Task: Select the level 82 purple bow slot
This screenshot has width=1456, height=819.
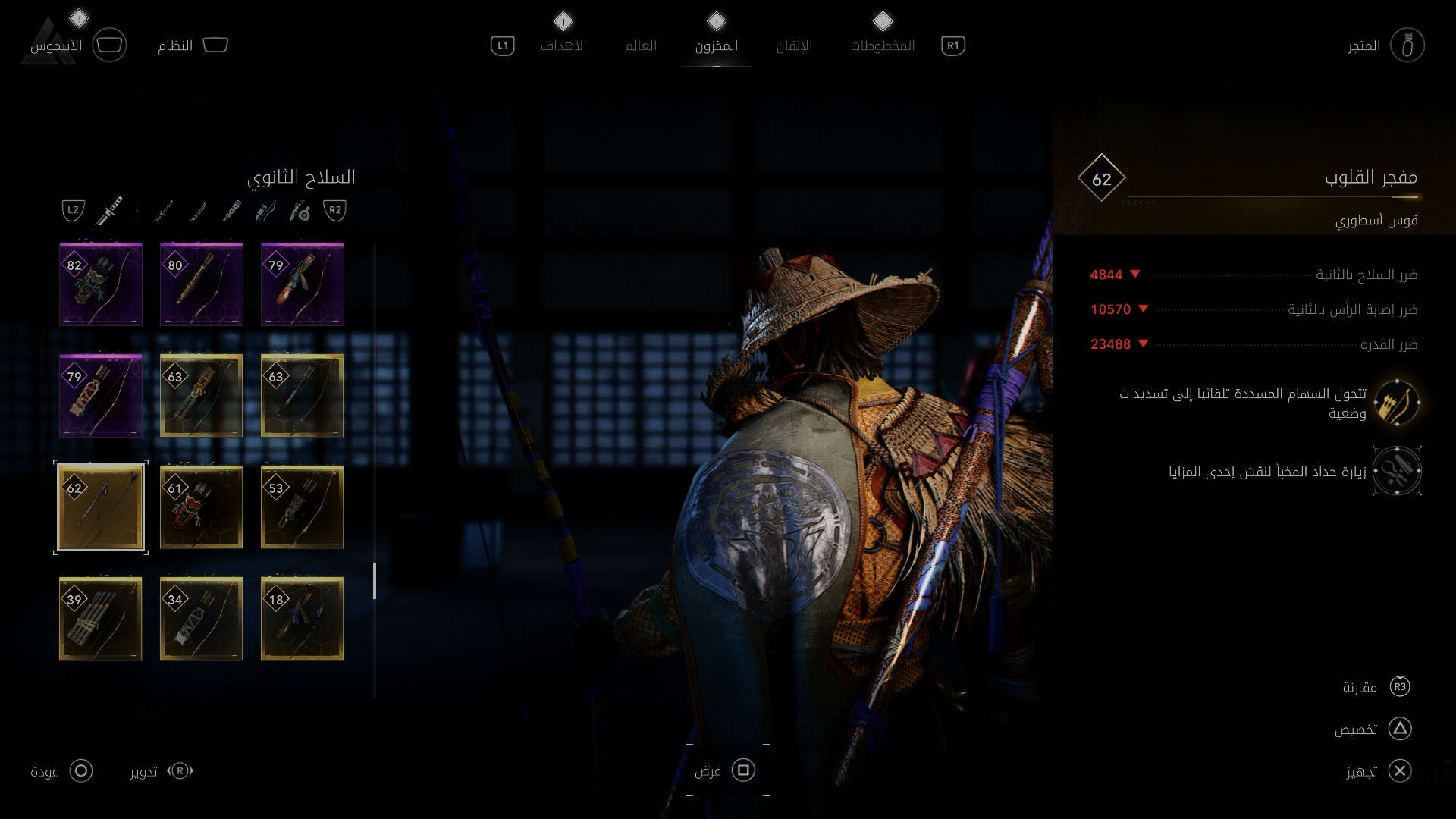Action: pos(101,284)
